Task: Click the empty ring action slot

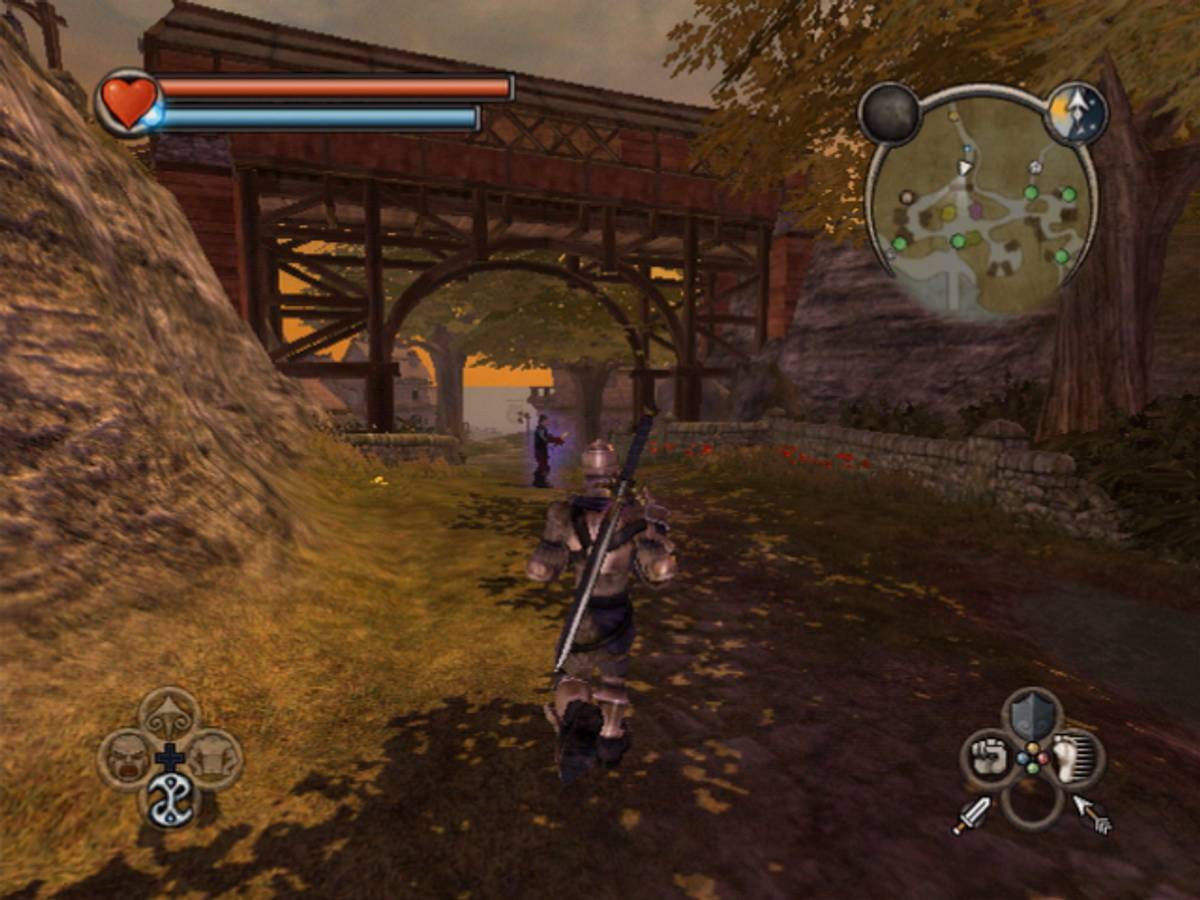Action: [x=1032, y=803]
